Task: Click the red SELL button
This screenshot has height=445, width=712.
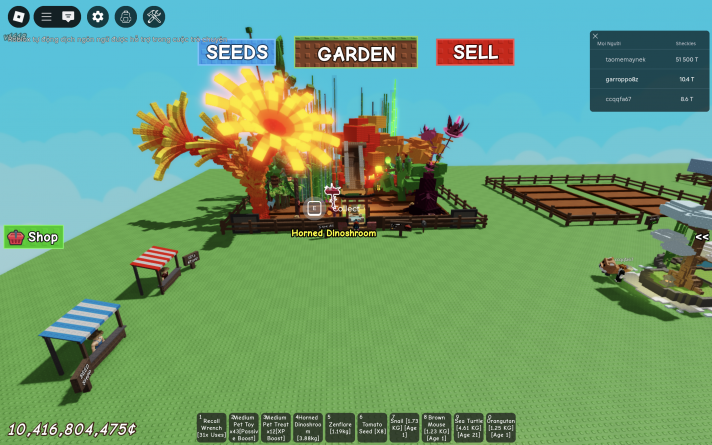Action: coord(475,52)
